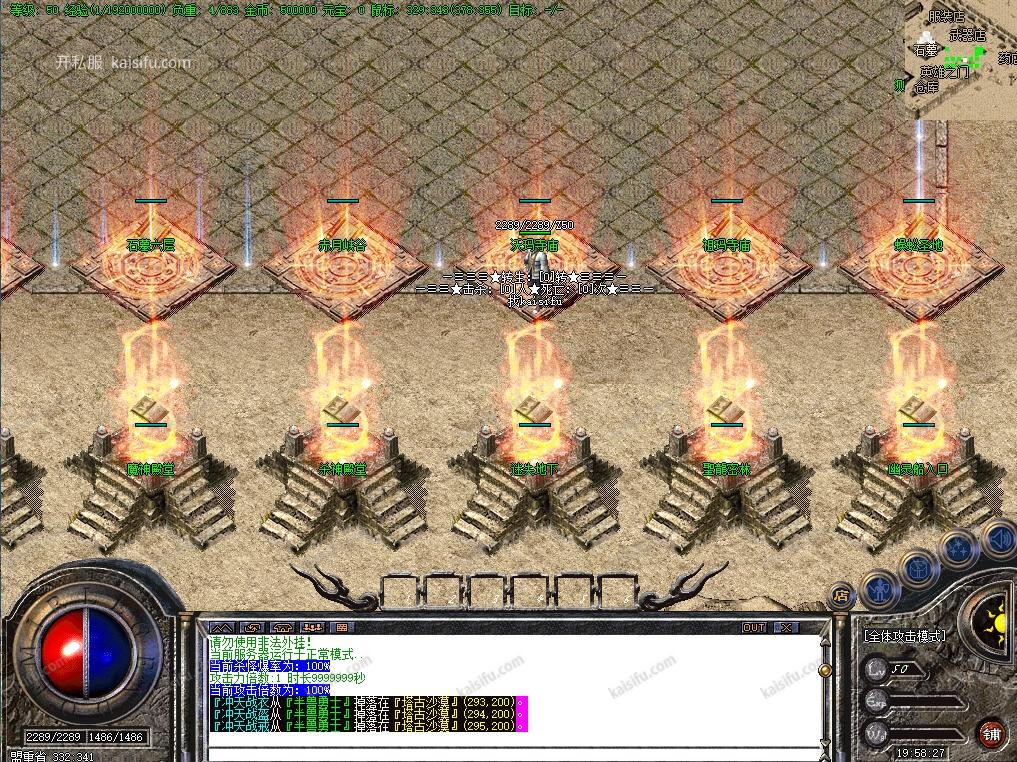Open the bag package icon

coord(918,566)
